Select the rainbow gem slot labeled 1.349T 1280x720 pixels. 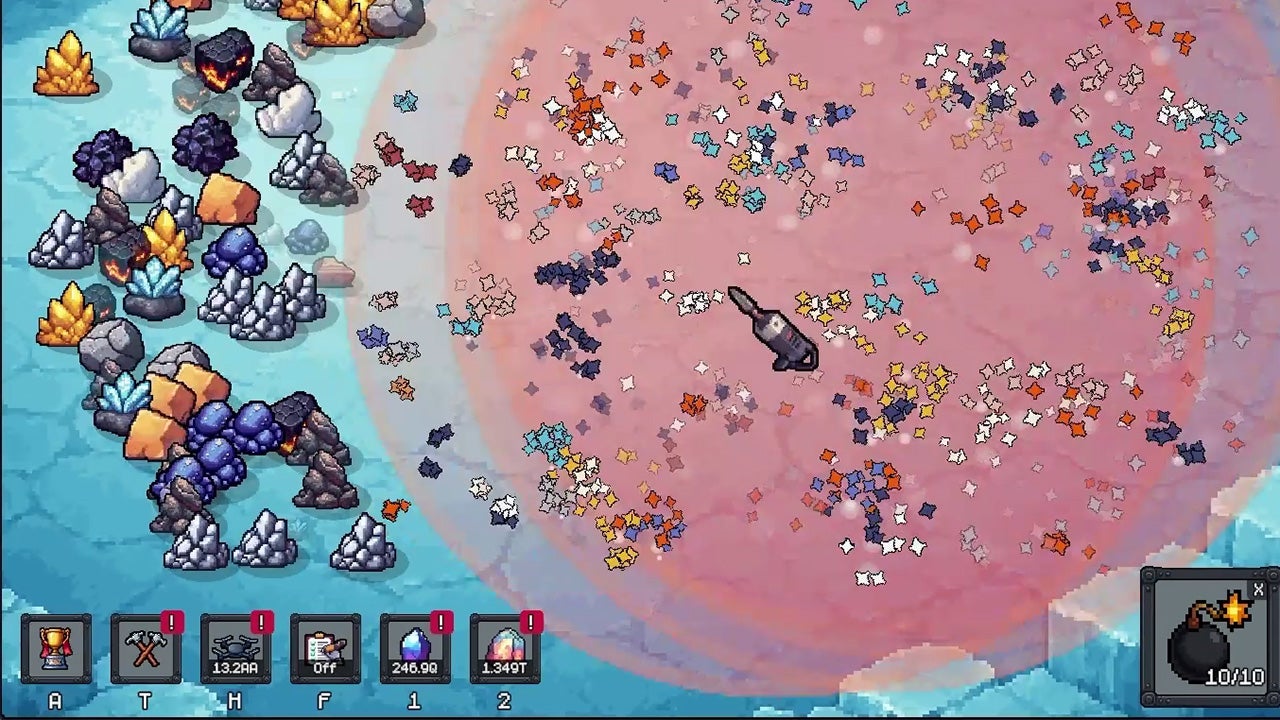(505, 648)
